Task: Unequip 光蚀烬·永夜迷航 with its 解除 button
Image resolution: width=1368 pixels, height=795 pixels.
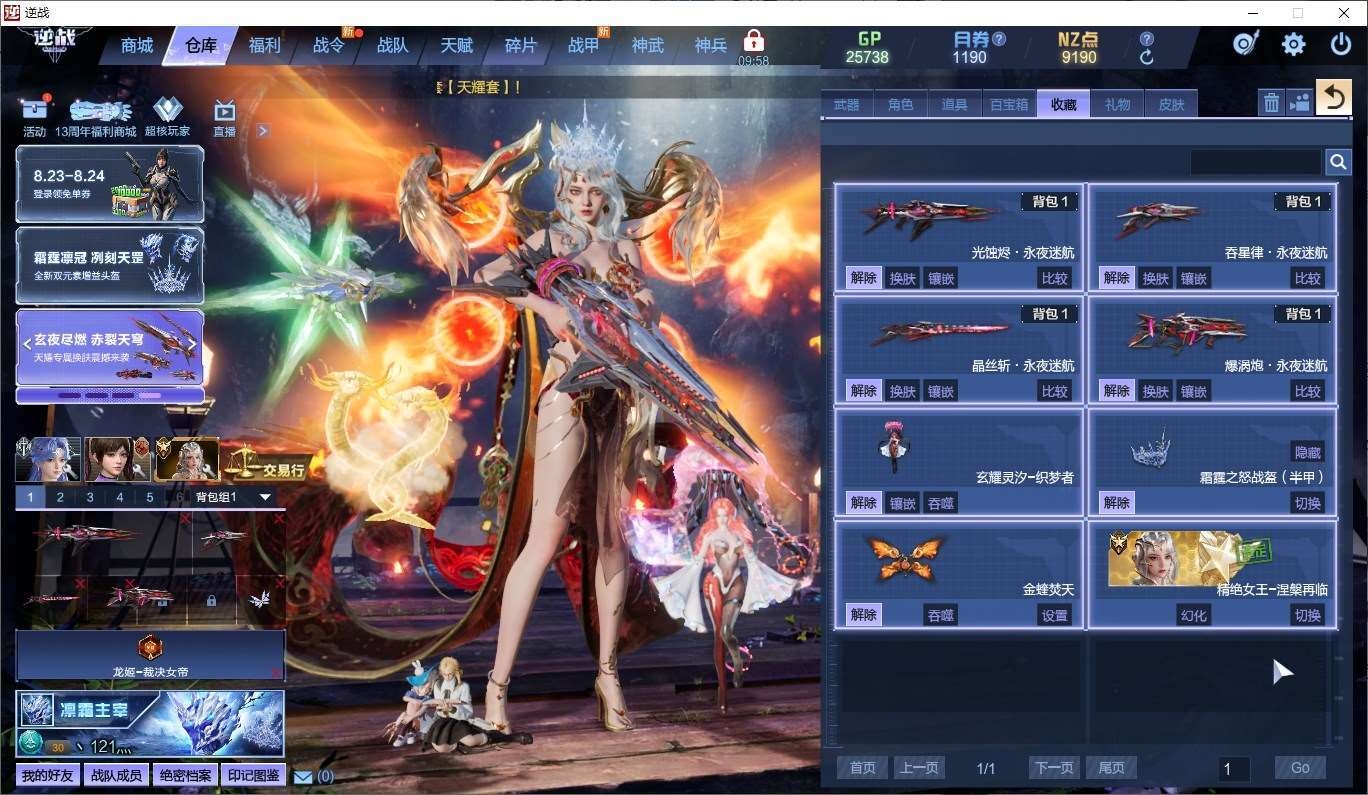Action: (863, 278)
